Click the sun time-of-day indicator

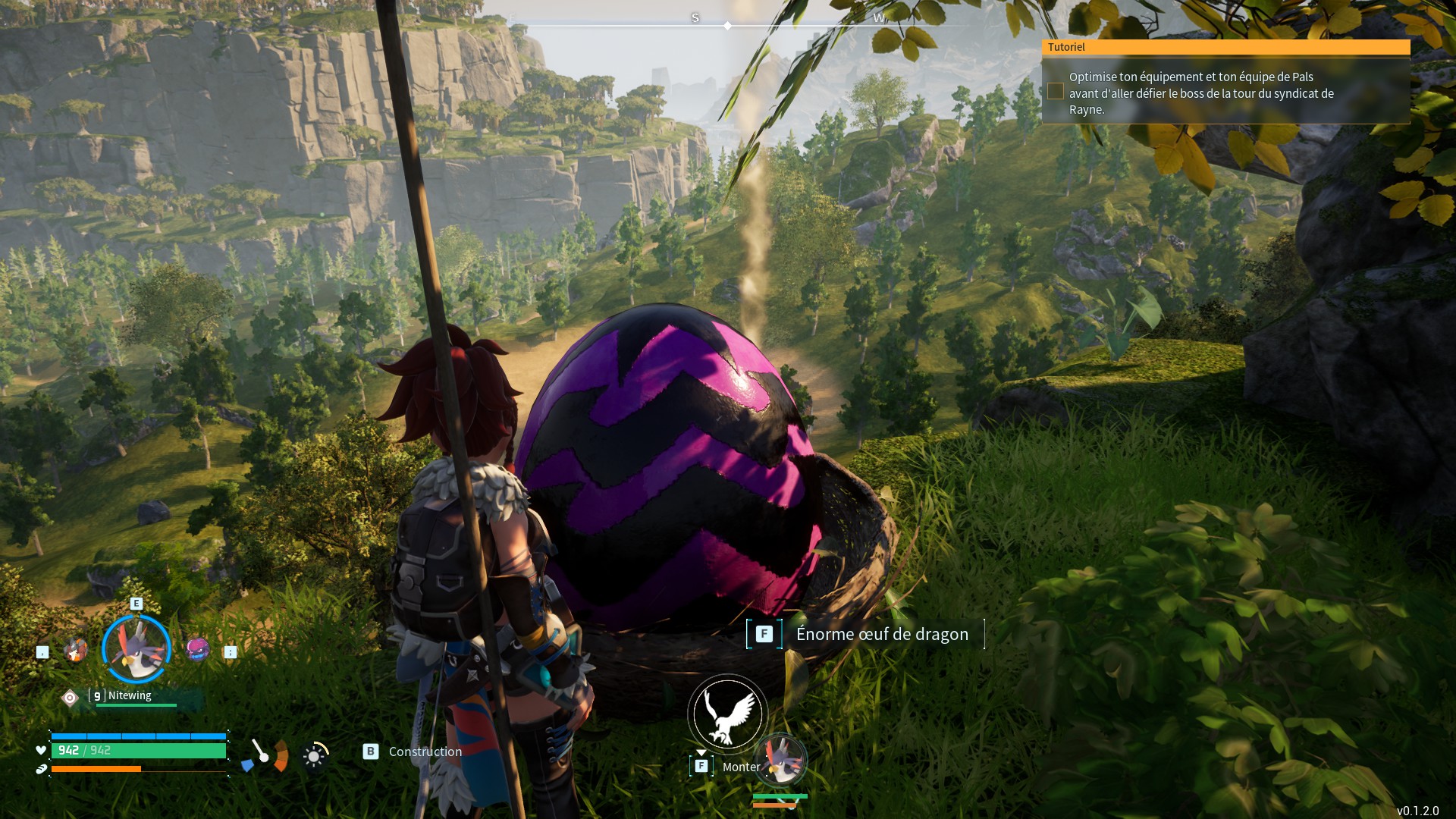(x=314, y=756)
